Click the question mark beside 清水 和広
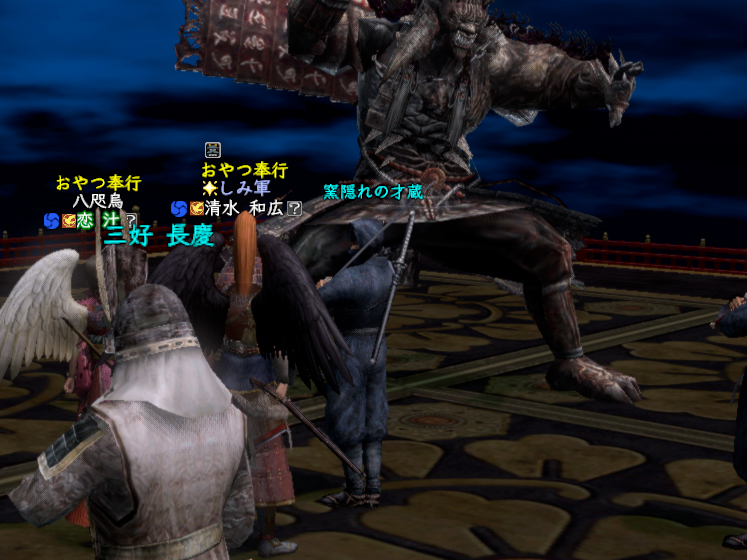This screenshot has width=747, height=560. [x=294, y=208]
